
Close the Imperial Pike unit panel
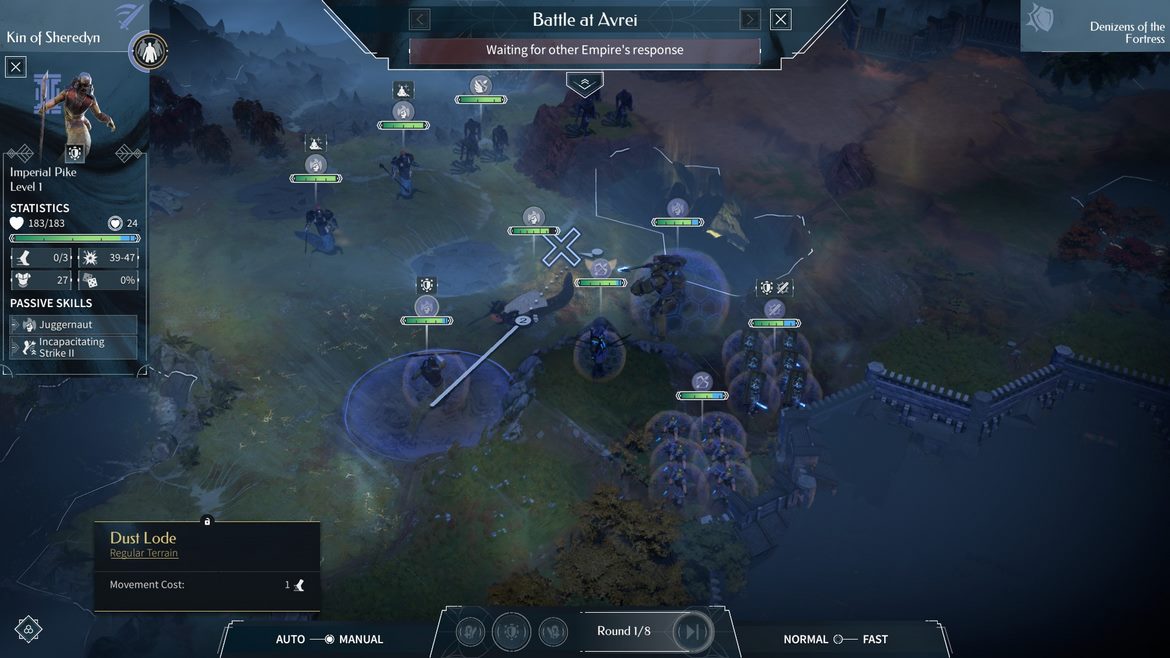[x=16, y=67]
